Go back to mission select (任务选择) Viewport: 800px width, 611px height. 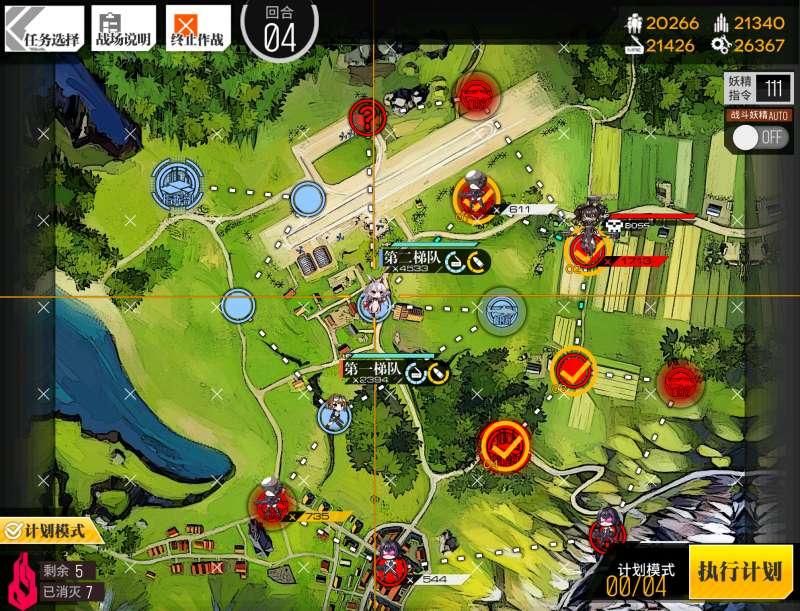tap(43, 29)
